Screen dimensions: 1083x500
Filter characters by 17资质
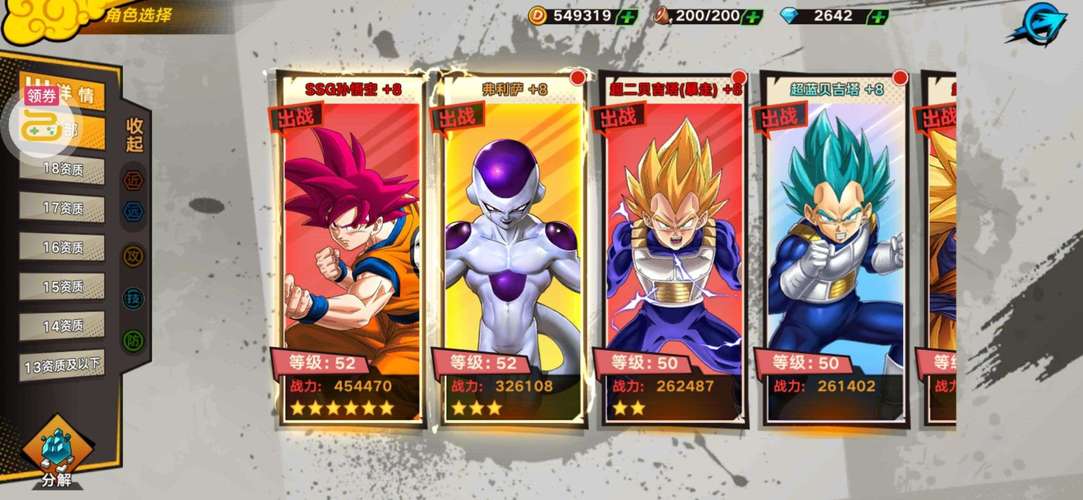[x=63, y=208]
